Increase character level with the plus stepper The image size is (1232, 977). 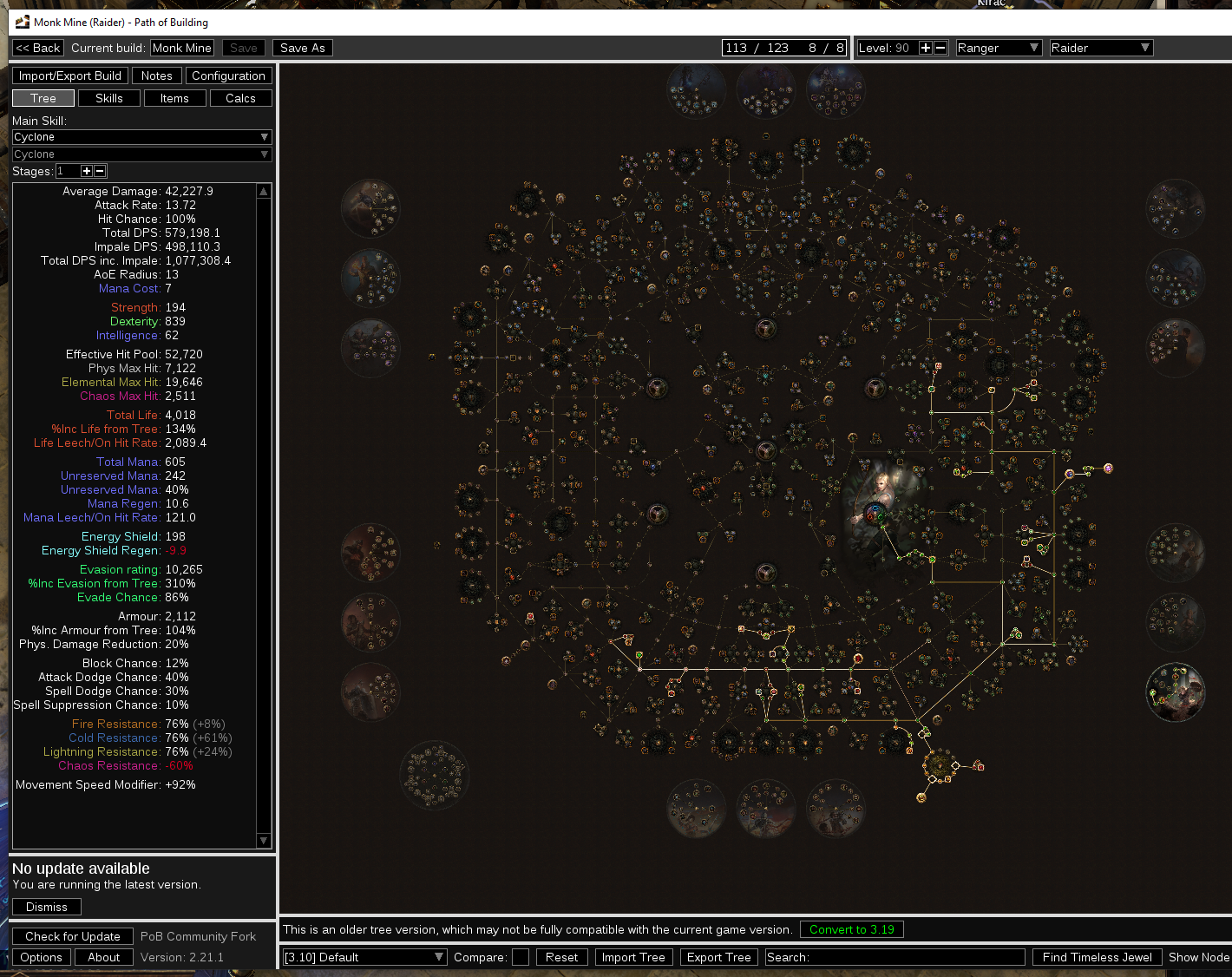[927, 48]
